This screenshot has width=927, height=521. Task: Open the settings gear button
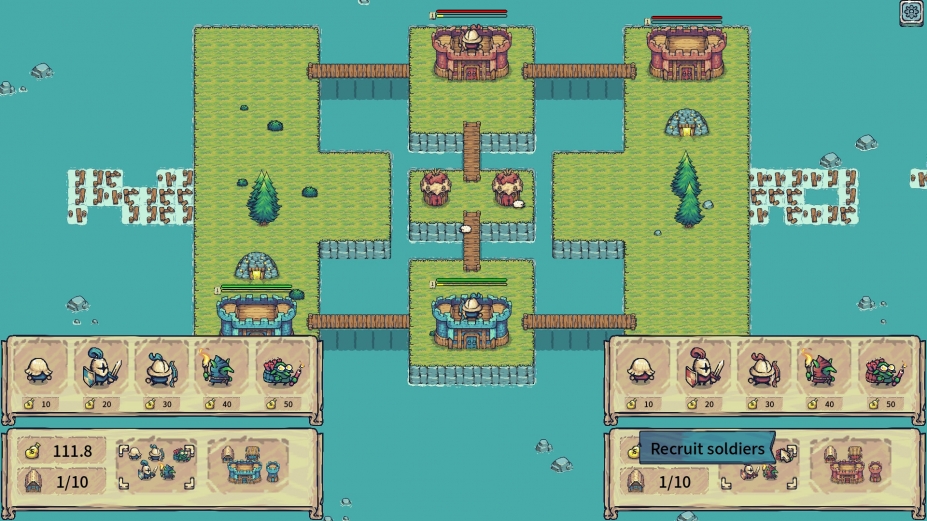tap(911, 12)
